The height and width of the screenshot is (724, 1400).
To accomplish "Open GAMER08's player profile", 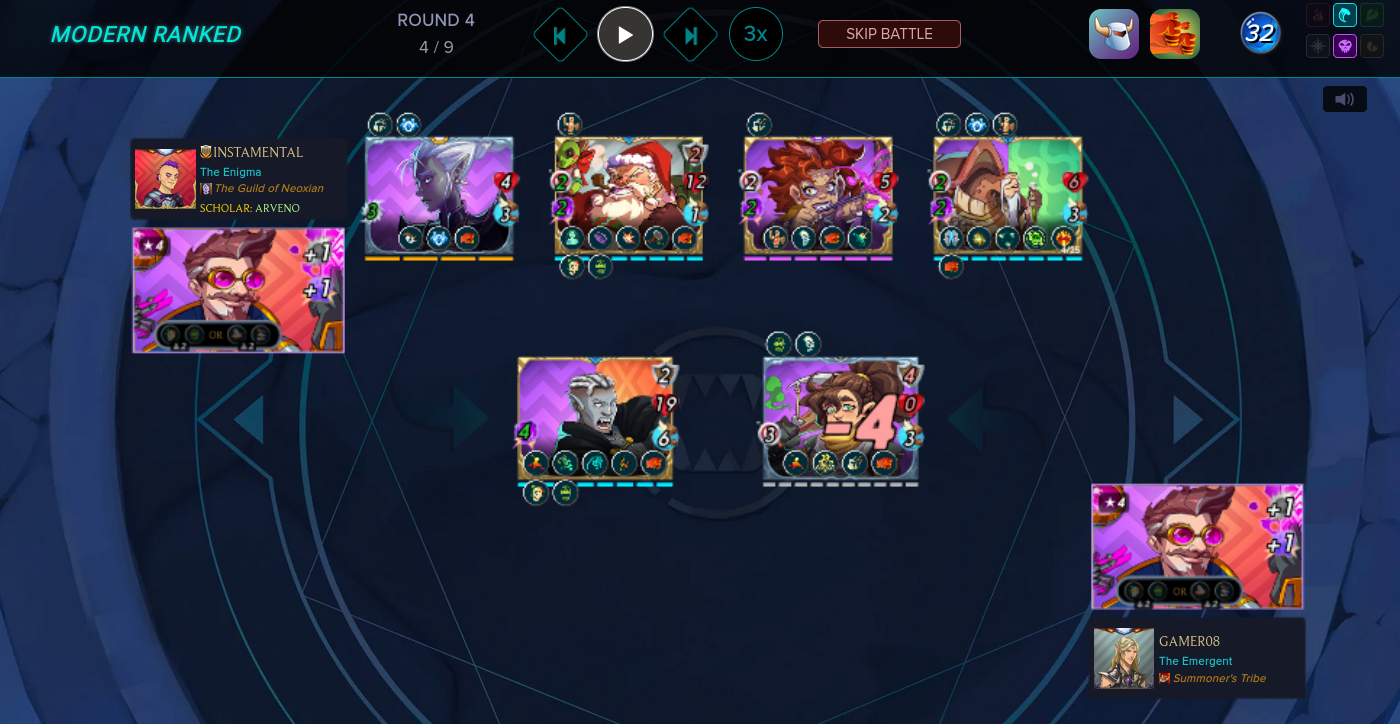I will click(x=1189, y=641).
